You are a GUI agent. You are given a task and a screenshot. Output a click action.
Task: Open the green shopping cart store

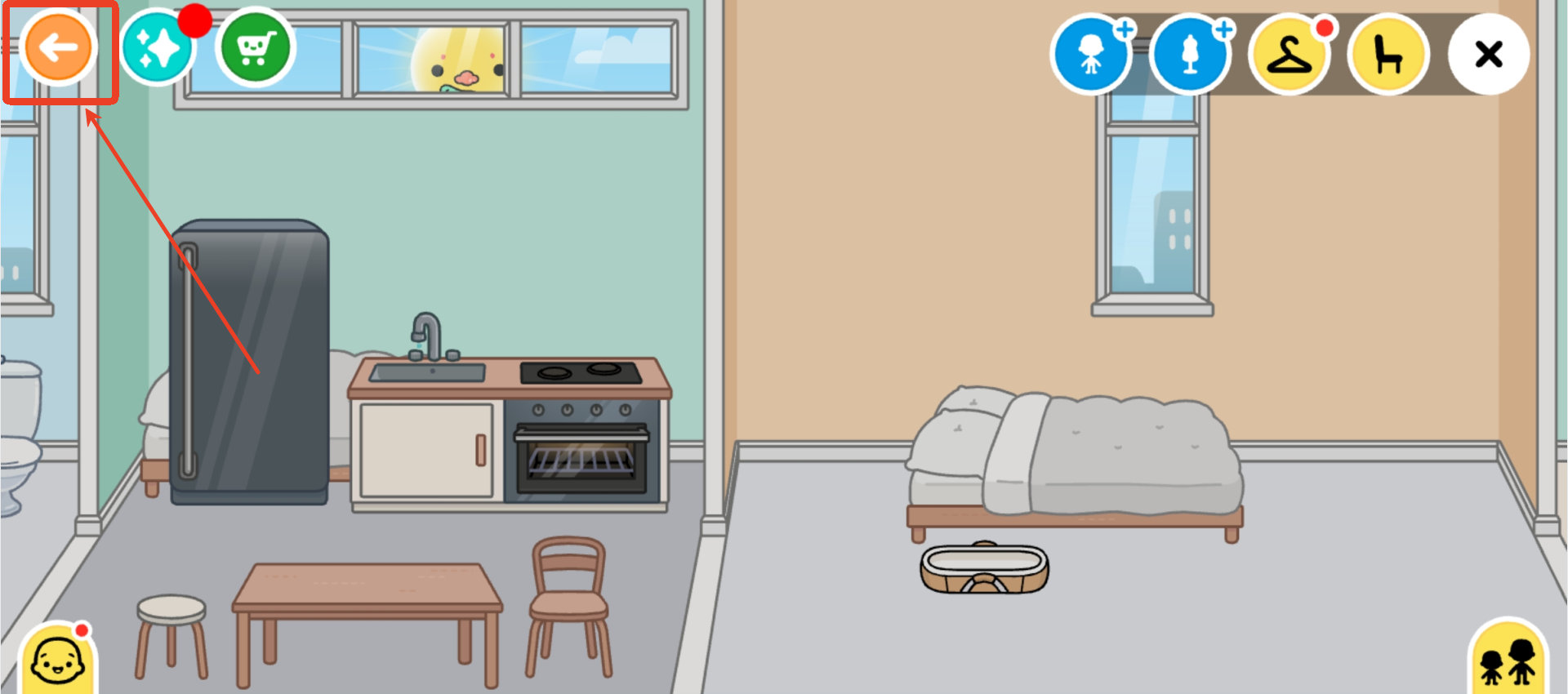click(254, 46)
